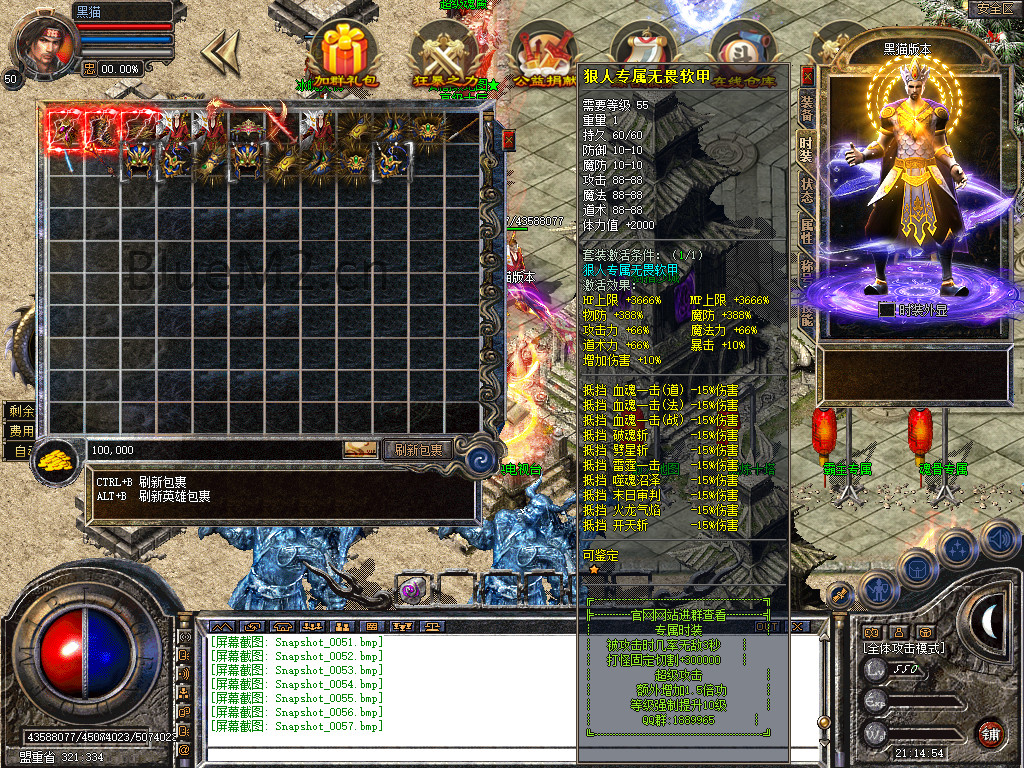
Task: Click the purple swirl icon above chat
Action: (x=411, y=590)
